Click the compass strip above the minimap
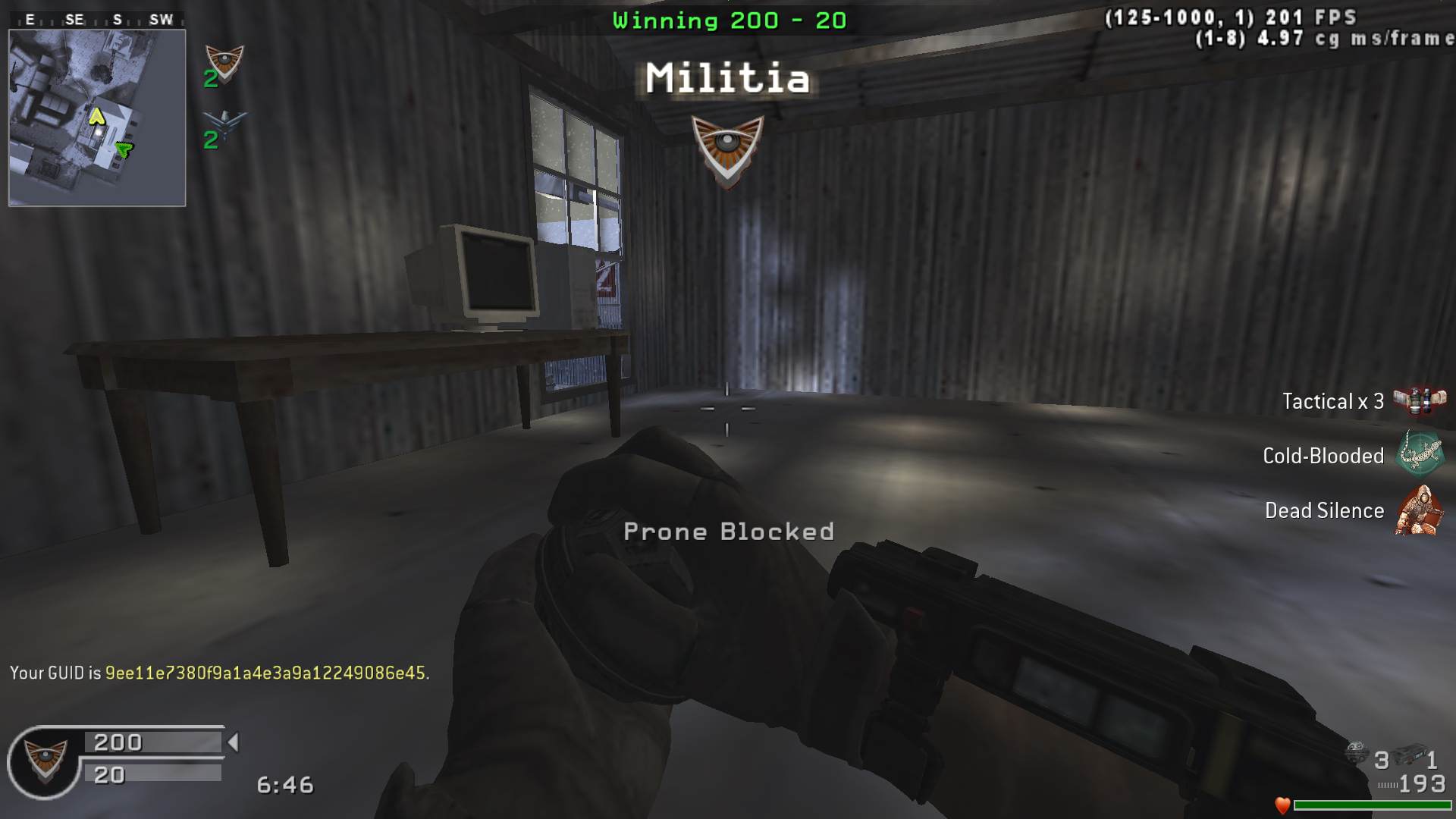This screenshot has height=819, width=1456. click(x=97, y=20)
